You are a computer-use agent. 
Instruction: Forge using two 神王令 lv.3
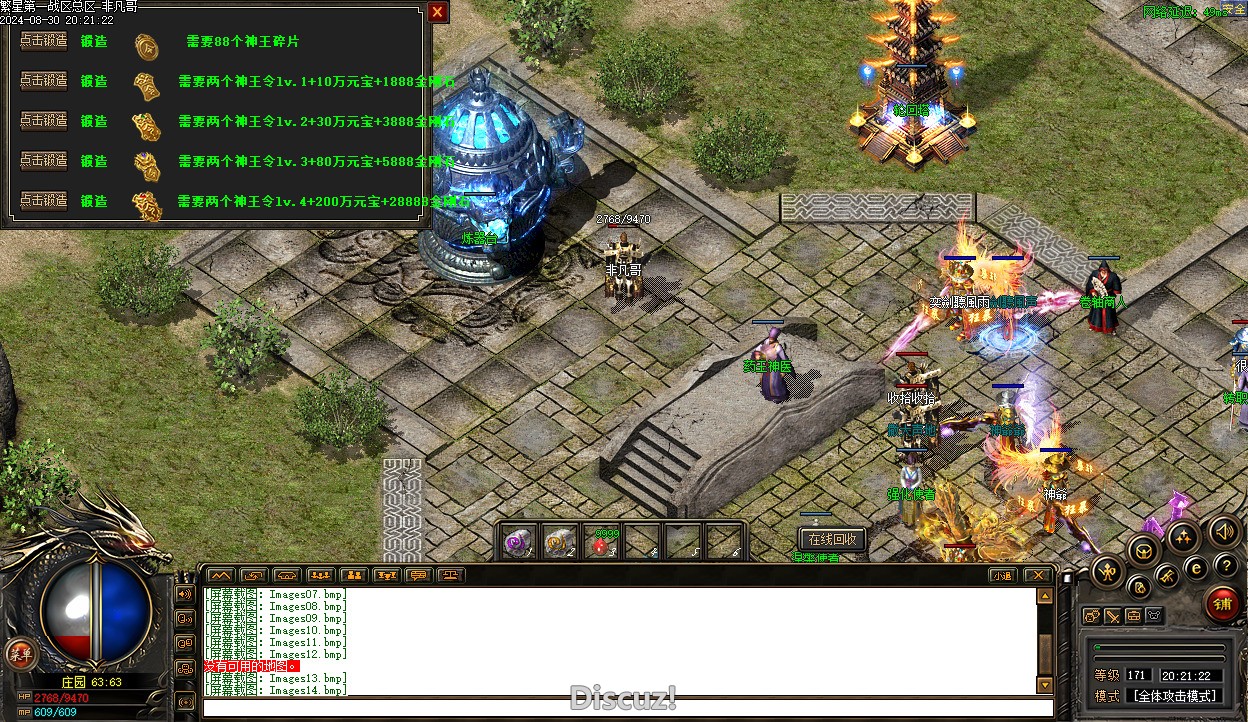pos(44,161)
